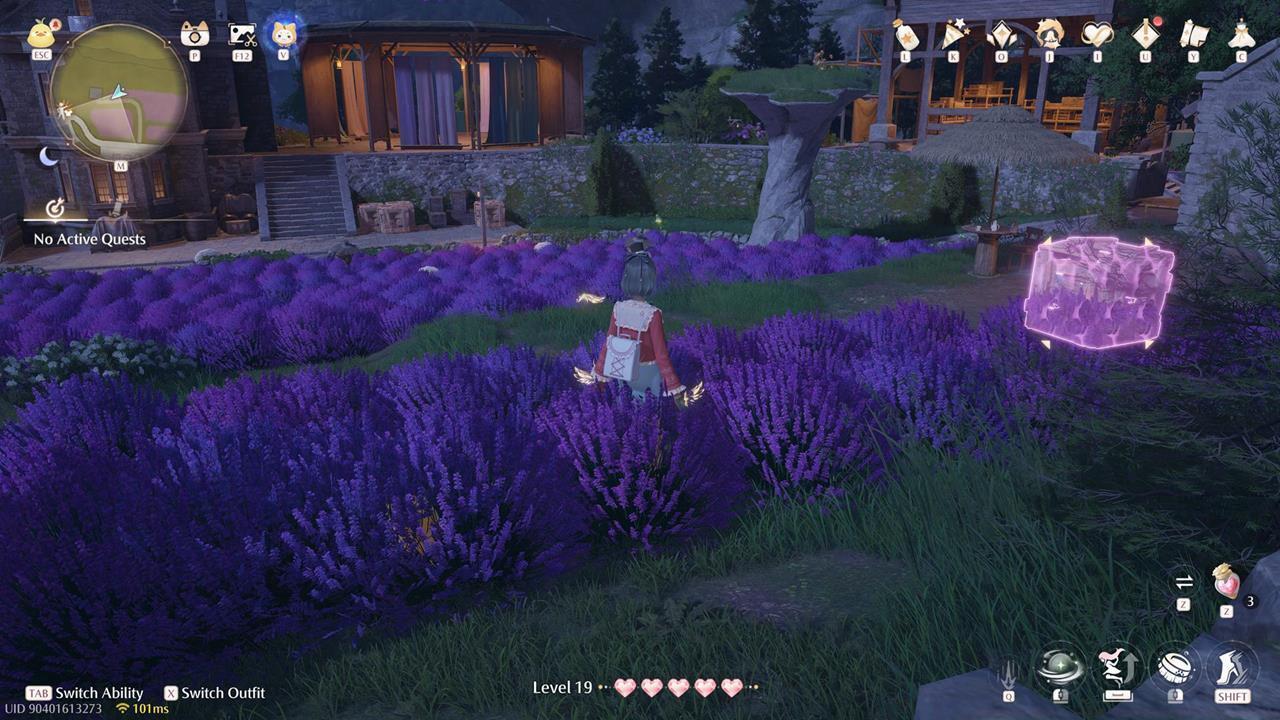
Task: Select the grooming basket ability icon
Action: 1177,665
